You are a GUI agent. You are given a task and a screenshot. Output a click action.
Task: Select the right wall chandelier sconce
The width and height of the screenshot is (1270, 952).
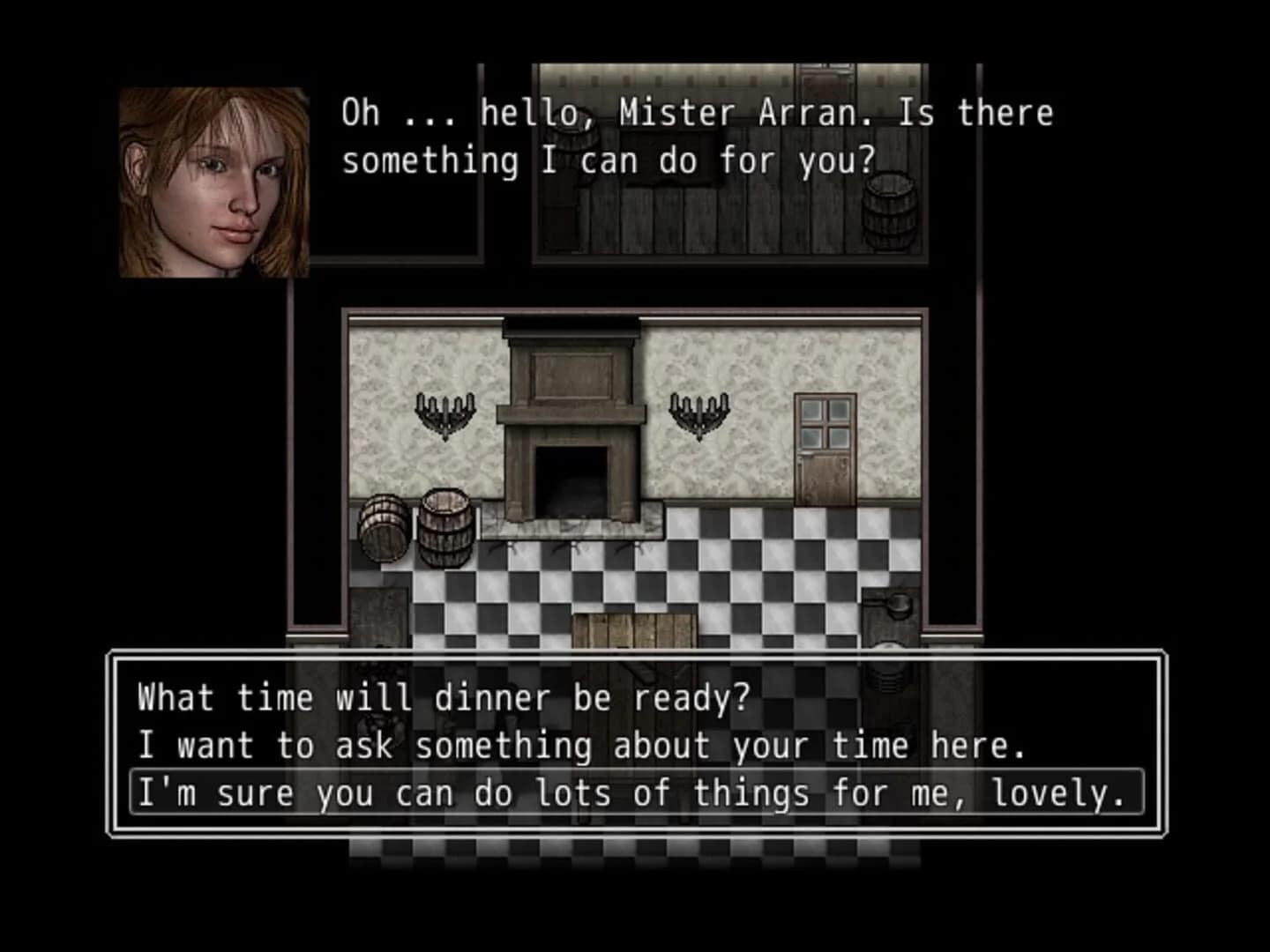[701, 414]
